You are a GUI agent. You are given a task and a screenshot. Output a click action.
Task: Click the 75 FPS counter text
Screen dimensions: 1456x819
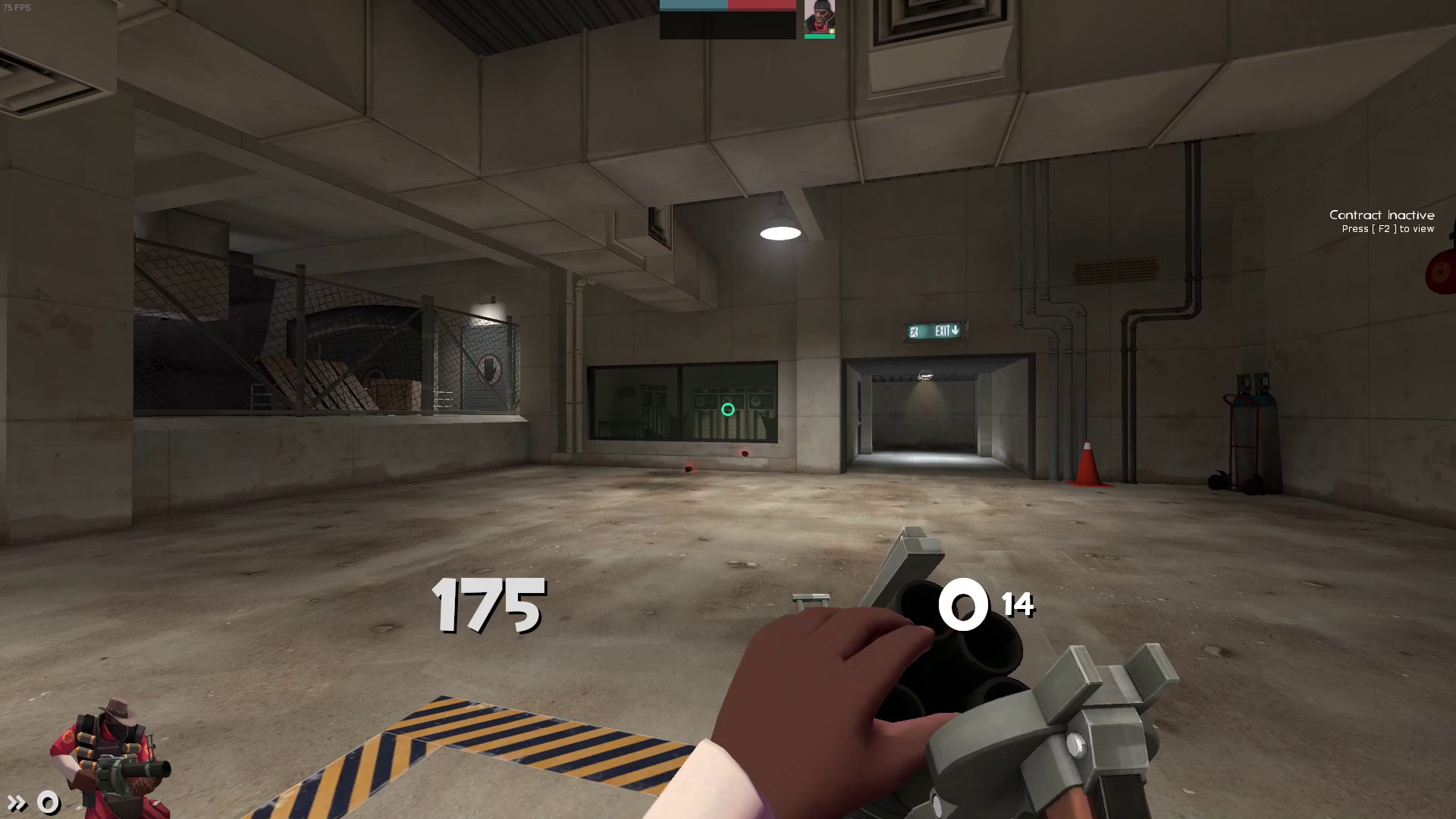pos(18,8)
